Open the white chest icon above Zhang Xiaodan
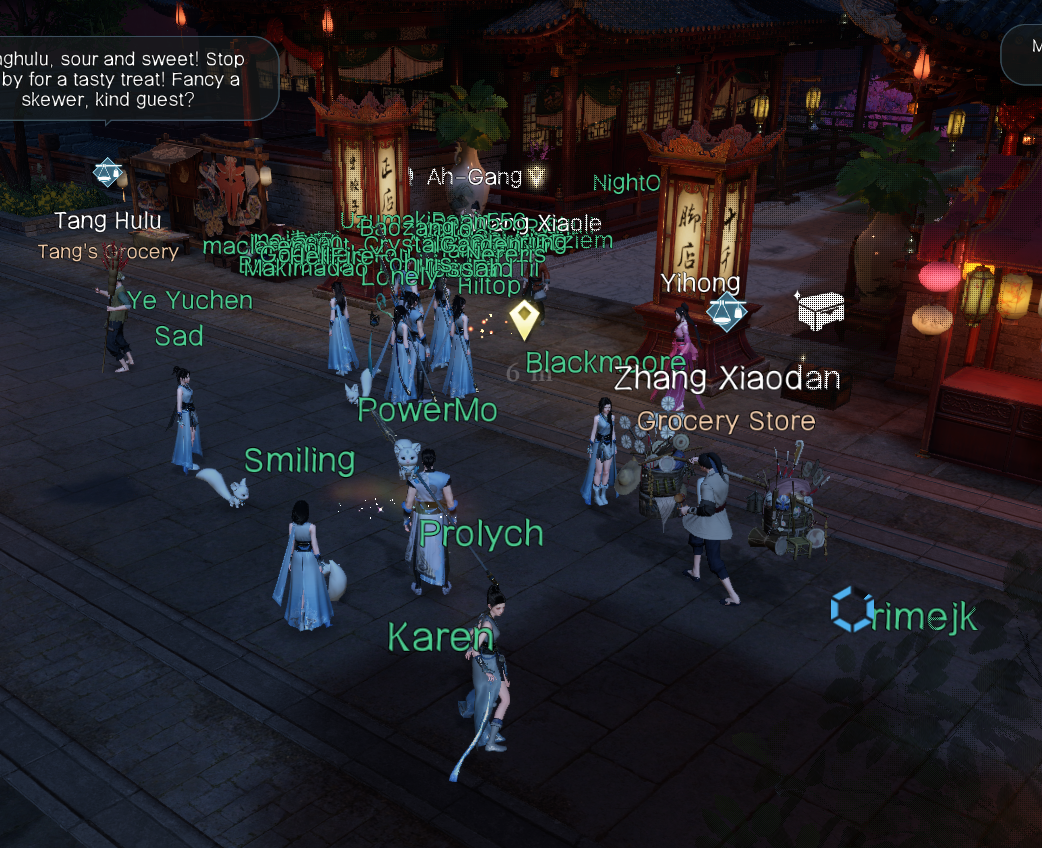The image size is (1042, 848). (x=820, y=311)
